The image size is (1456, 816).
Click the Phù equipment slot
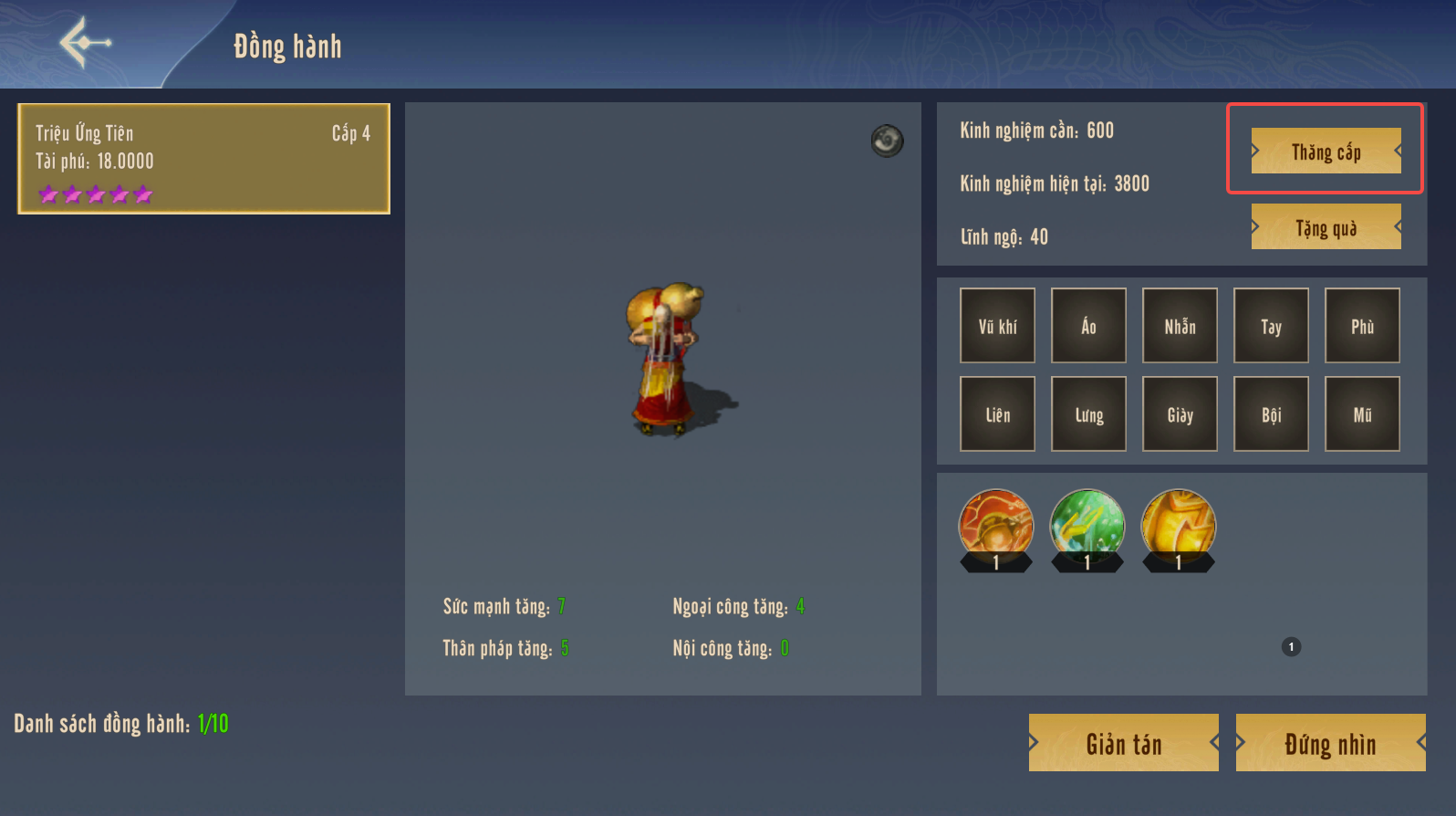point(1362,326)
